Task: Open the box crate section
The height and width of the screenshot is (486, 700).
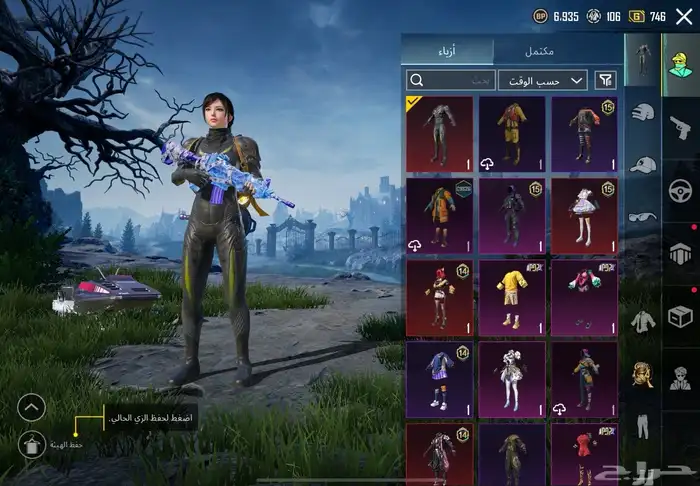Action: [680, 316]
